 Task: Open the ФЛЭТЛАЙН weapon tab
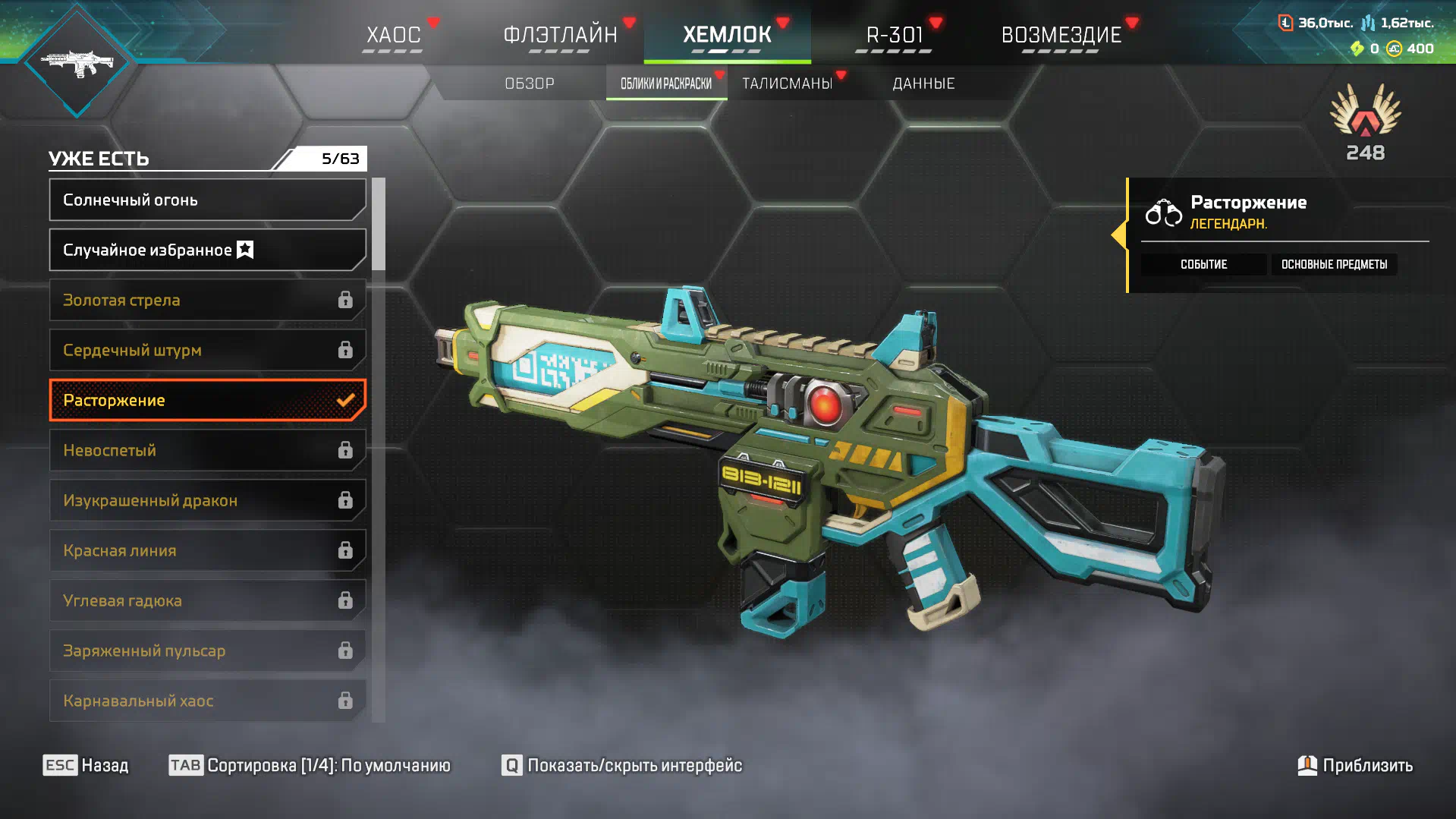[560, 35]
